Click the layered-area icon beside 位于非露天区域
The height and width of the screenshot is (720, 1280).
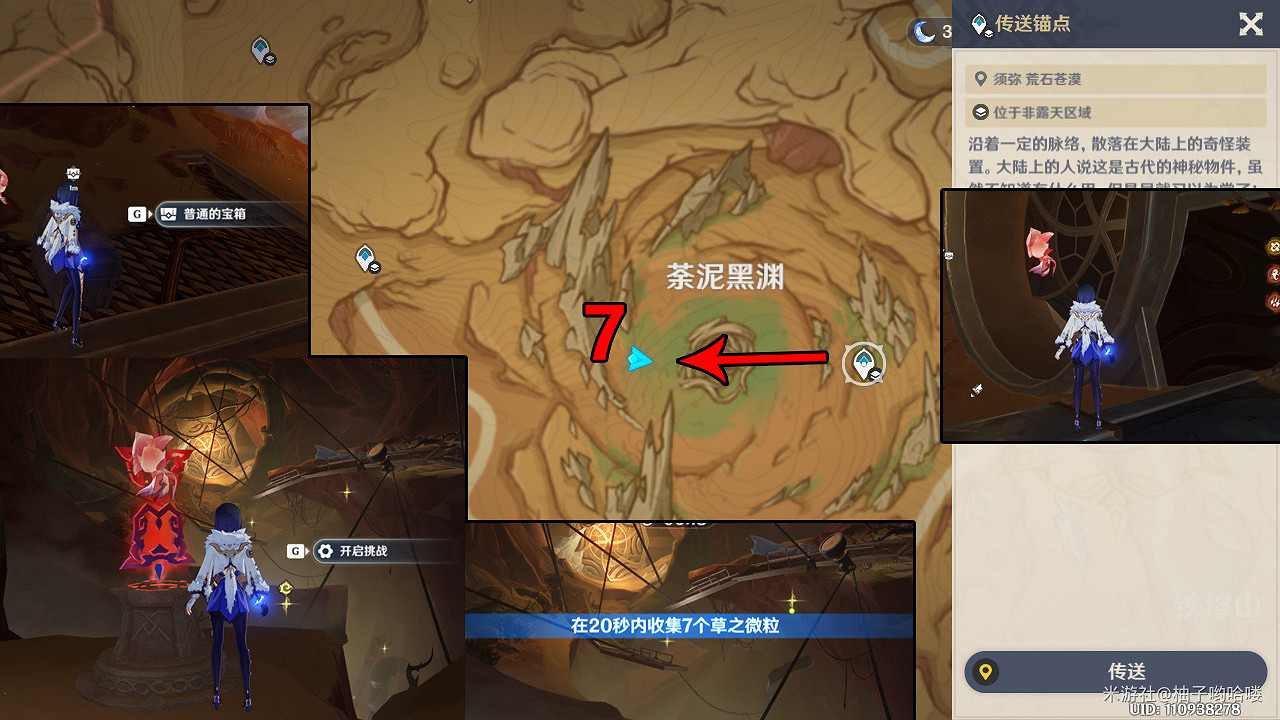[980, 112]
